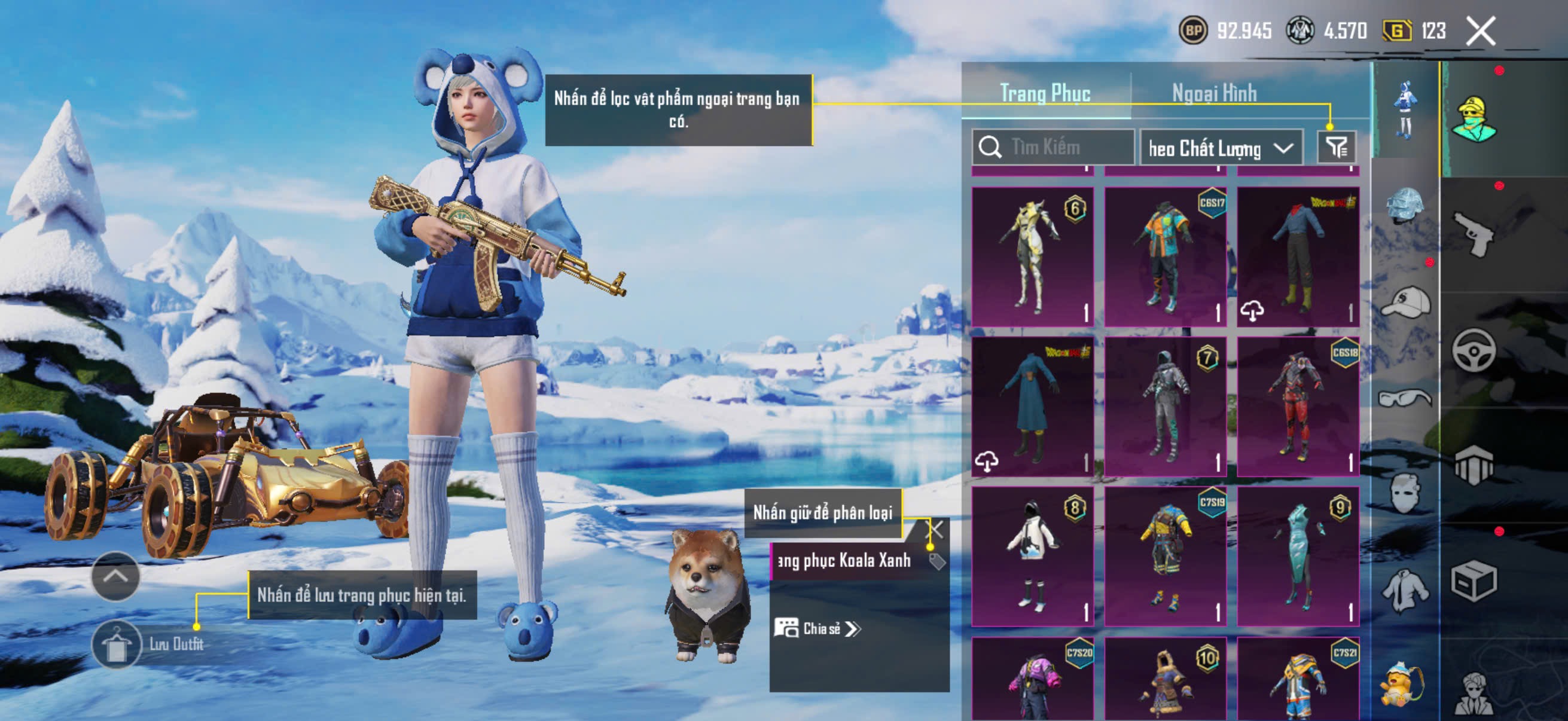Image resolution: width=1568 pixels, height=721 pixels.
Task: Choose the teal dress outfit numbered 9
Action: 1298,556
